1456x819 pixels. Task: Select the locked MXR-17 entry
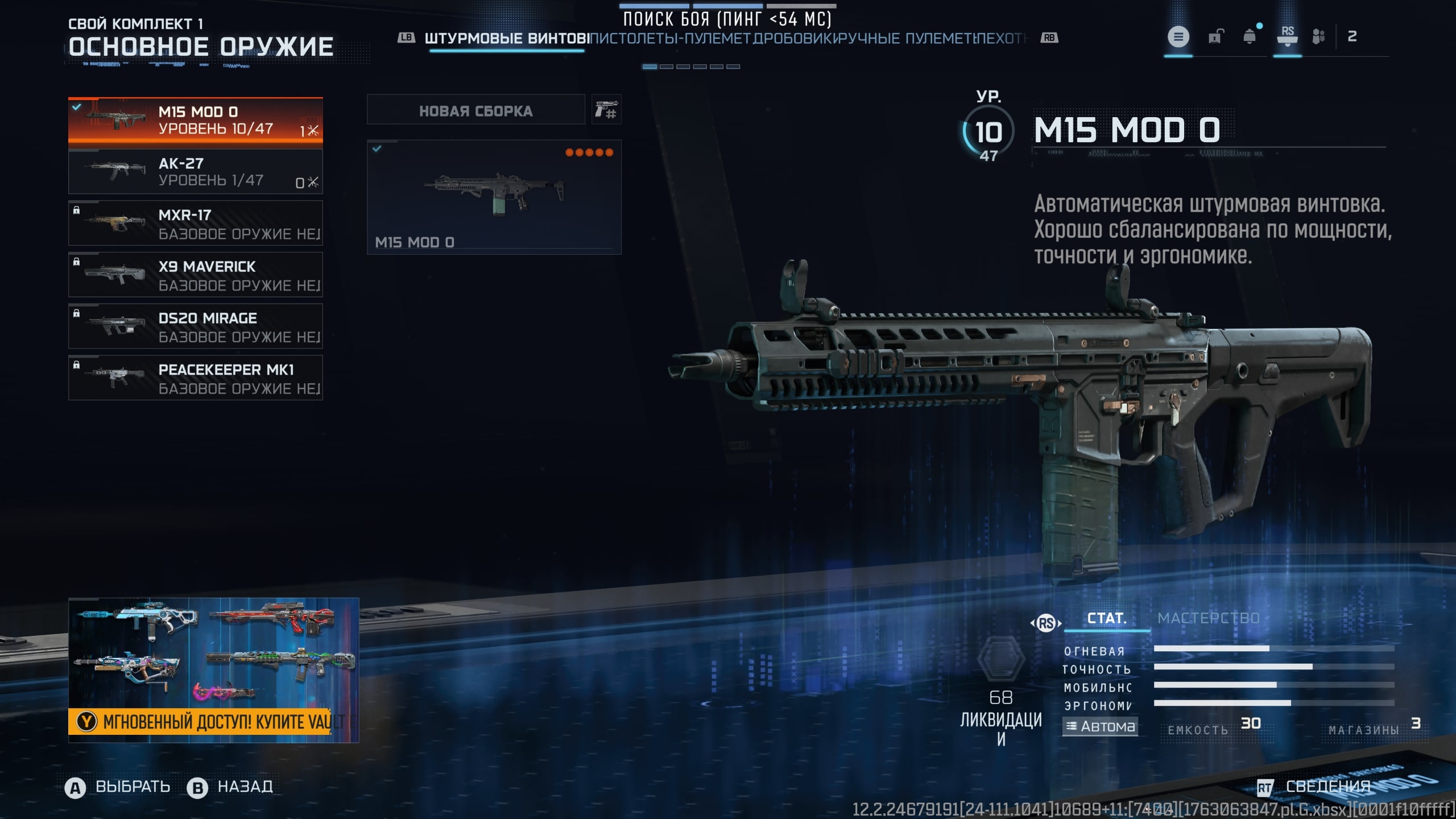pyautogui.click(x=195, y=223)
